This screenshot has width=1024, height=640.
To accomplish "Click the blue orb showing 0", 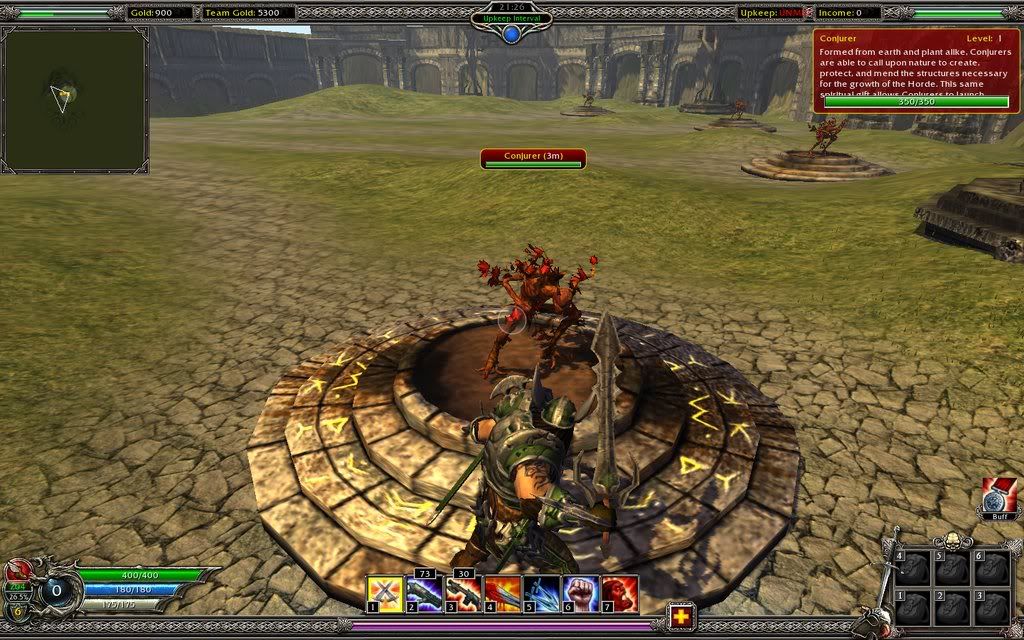I will 56,590.
